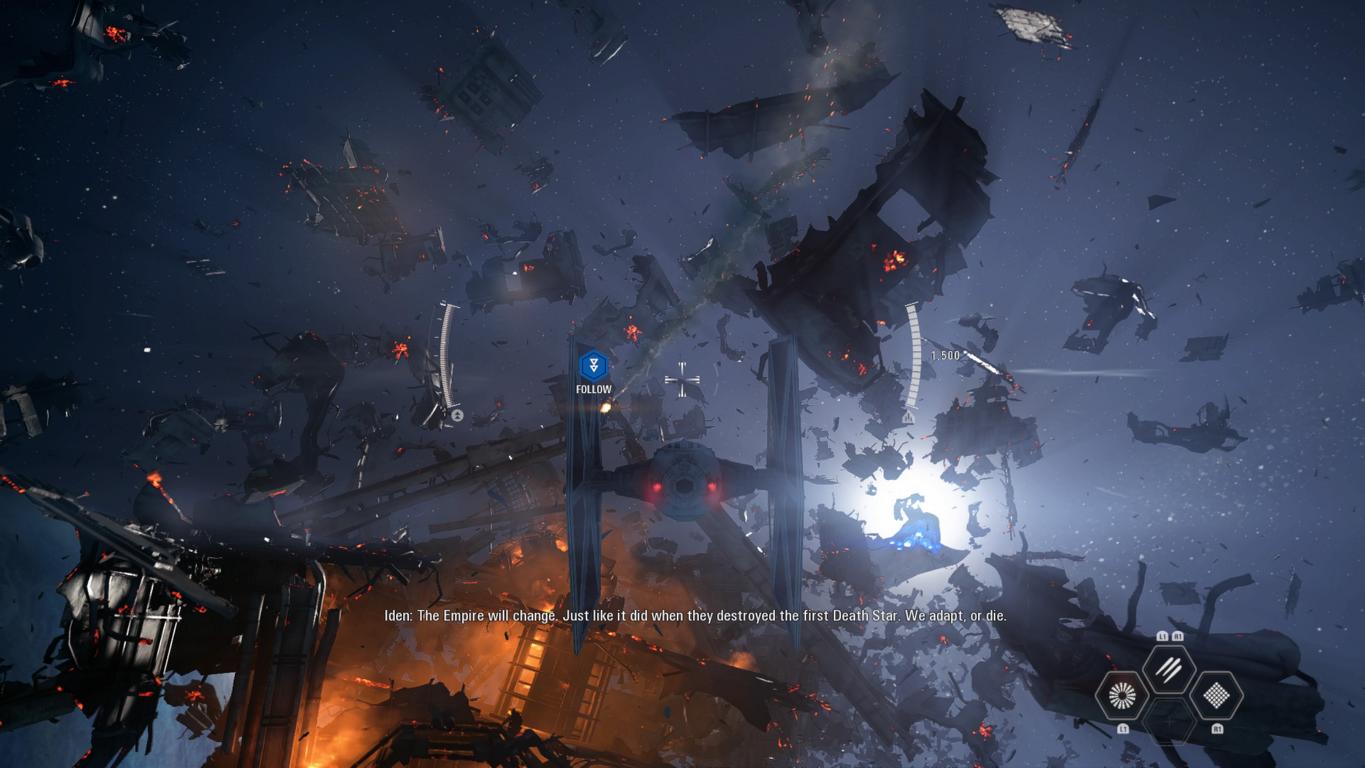Activate the diamond grid ability icon
Image resolution: width=1365 pixels, height=768 pixels.
(x=1216, y=695)
